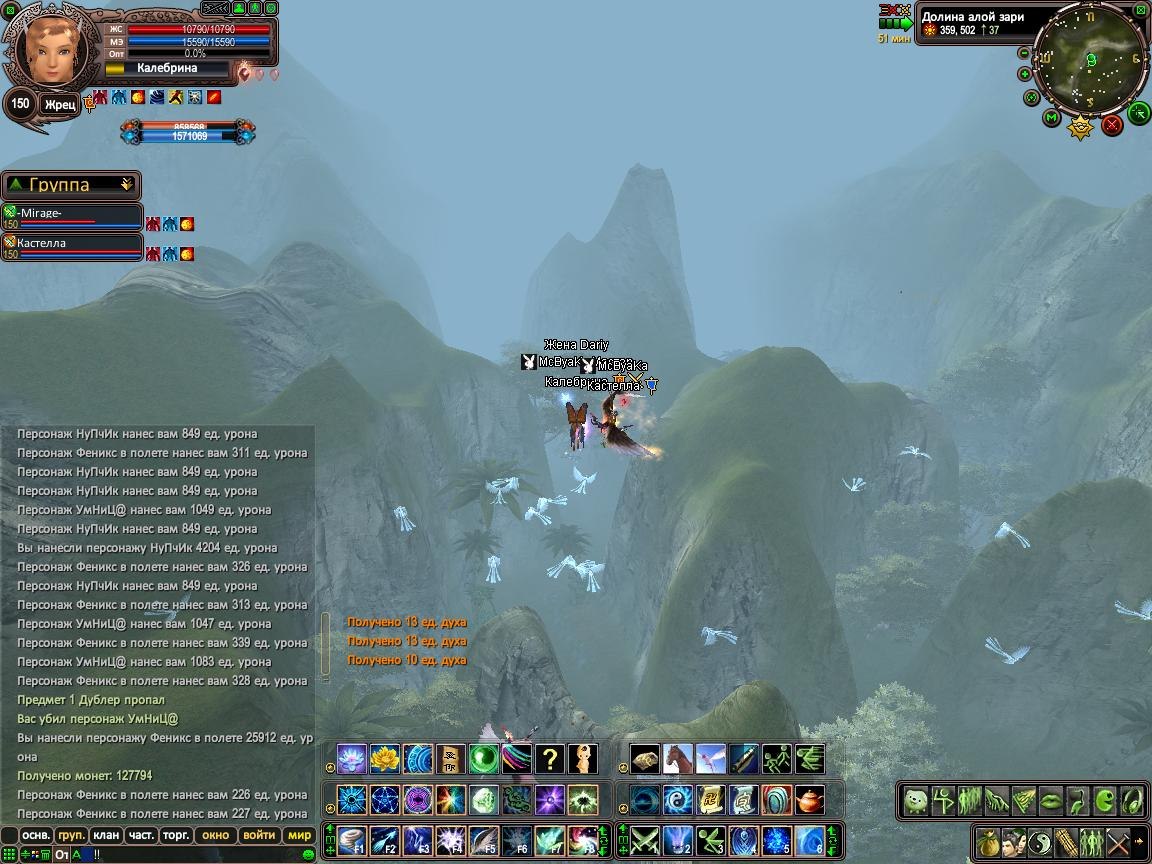Use the teapot item in the hotbar
1152x864 pixels.
[810, 800]
